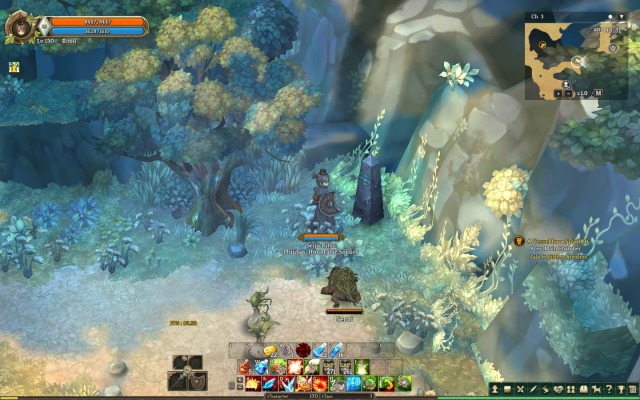Select the quest tracker entry icon
640x400 pixels.
pyautogui.click(x=520, y=241)
